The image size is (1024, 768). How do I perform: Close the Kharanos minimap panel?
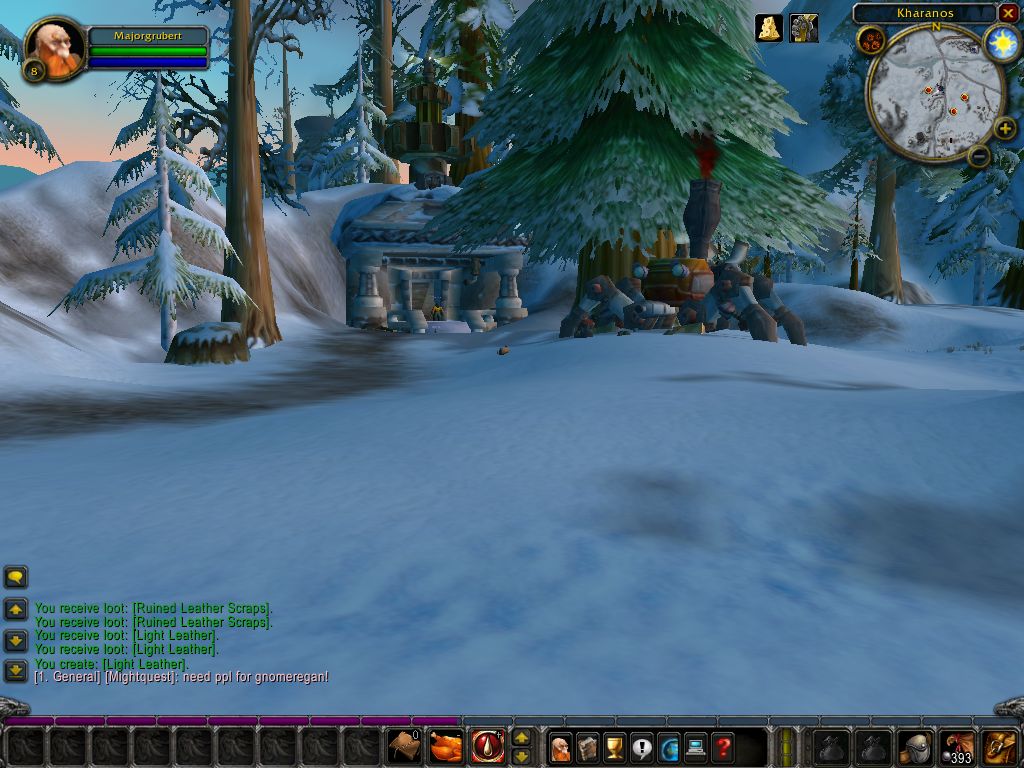coord(1008,13)
